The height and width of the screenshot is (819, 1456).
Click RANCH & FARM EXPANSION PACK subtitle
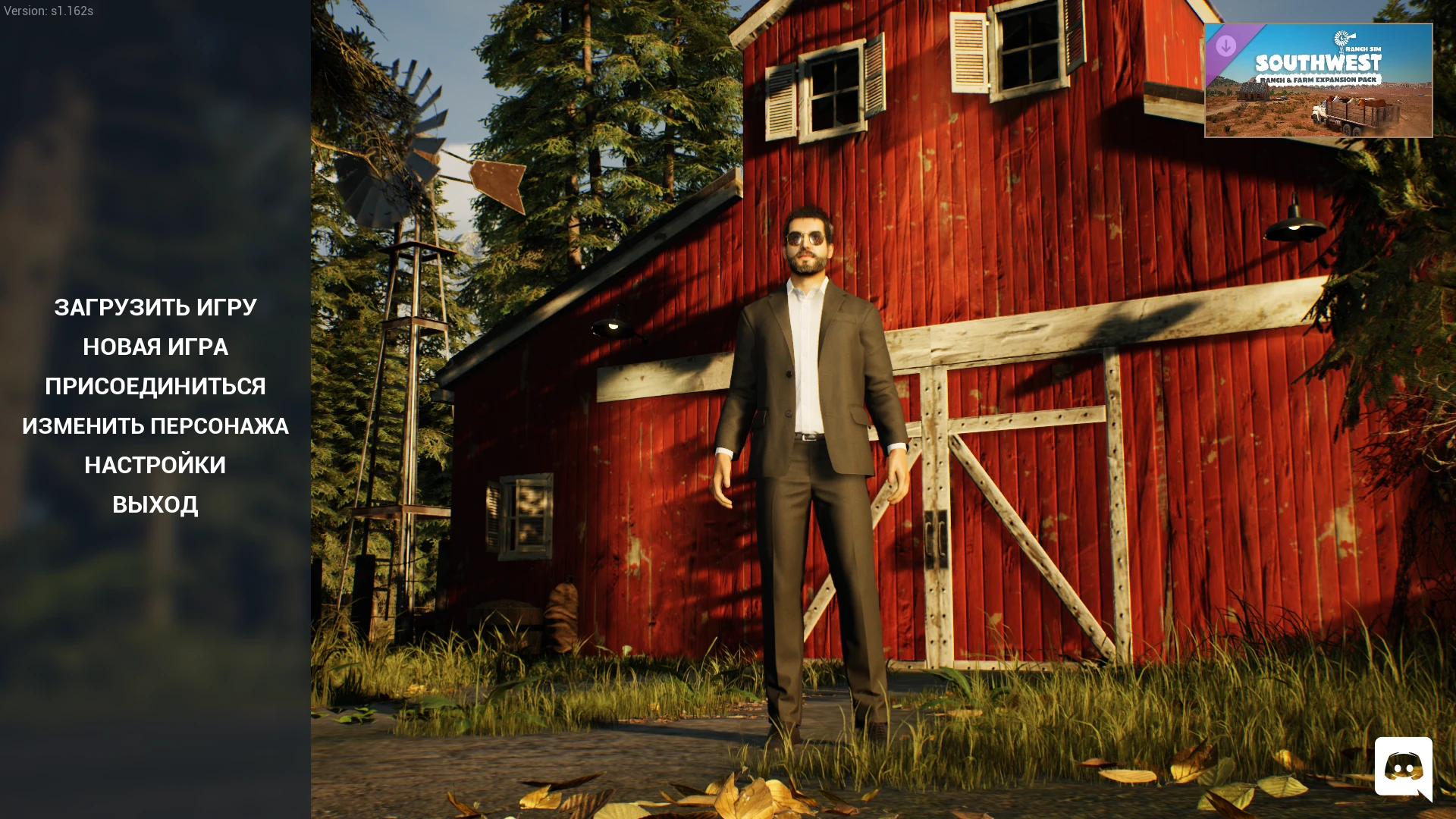coord(1318,80)
